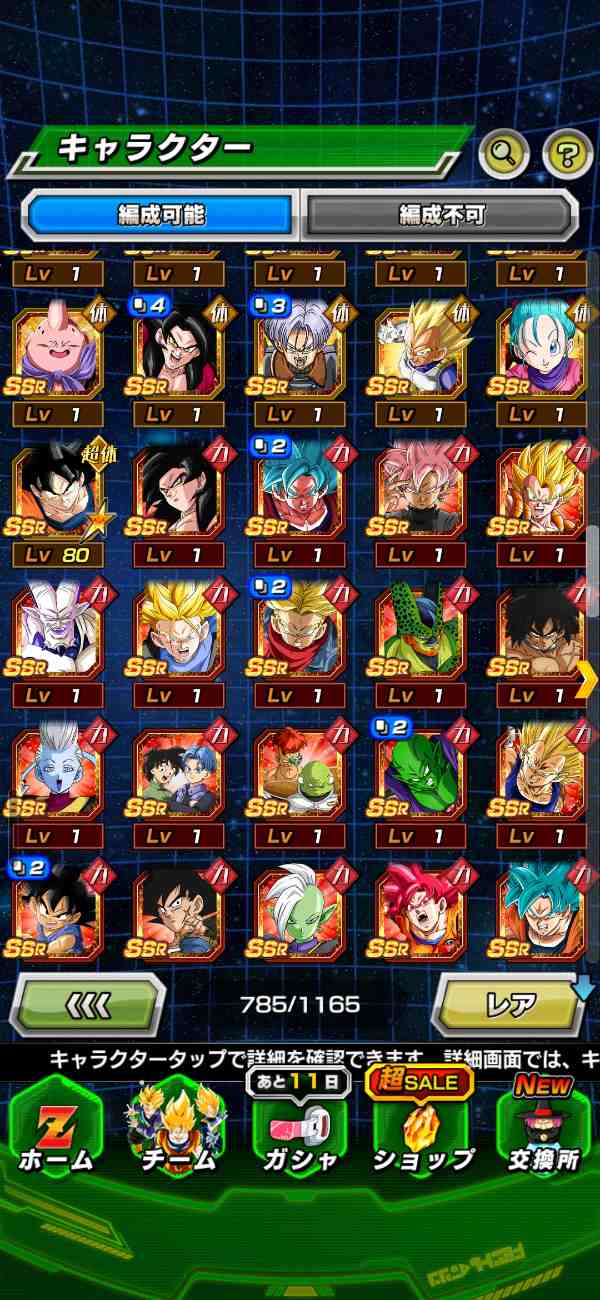Click the yellow arrow on the right edge
Screen dimensions: 600x1300
(587, 680)
